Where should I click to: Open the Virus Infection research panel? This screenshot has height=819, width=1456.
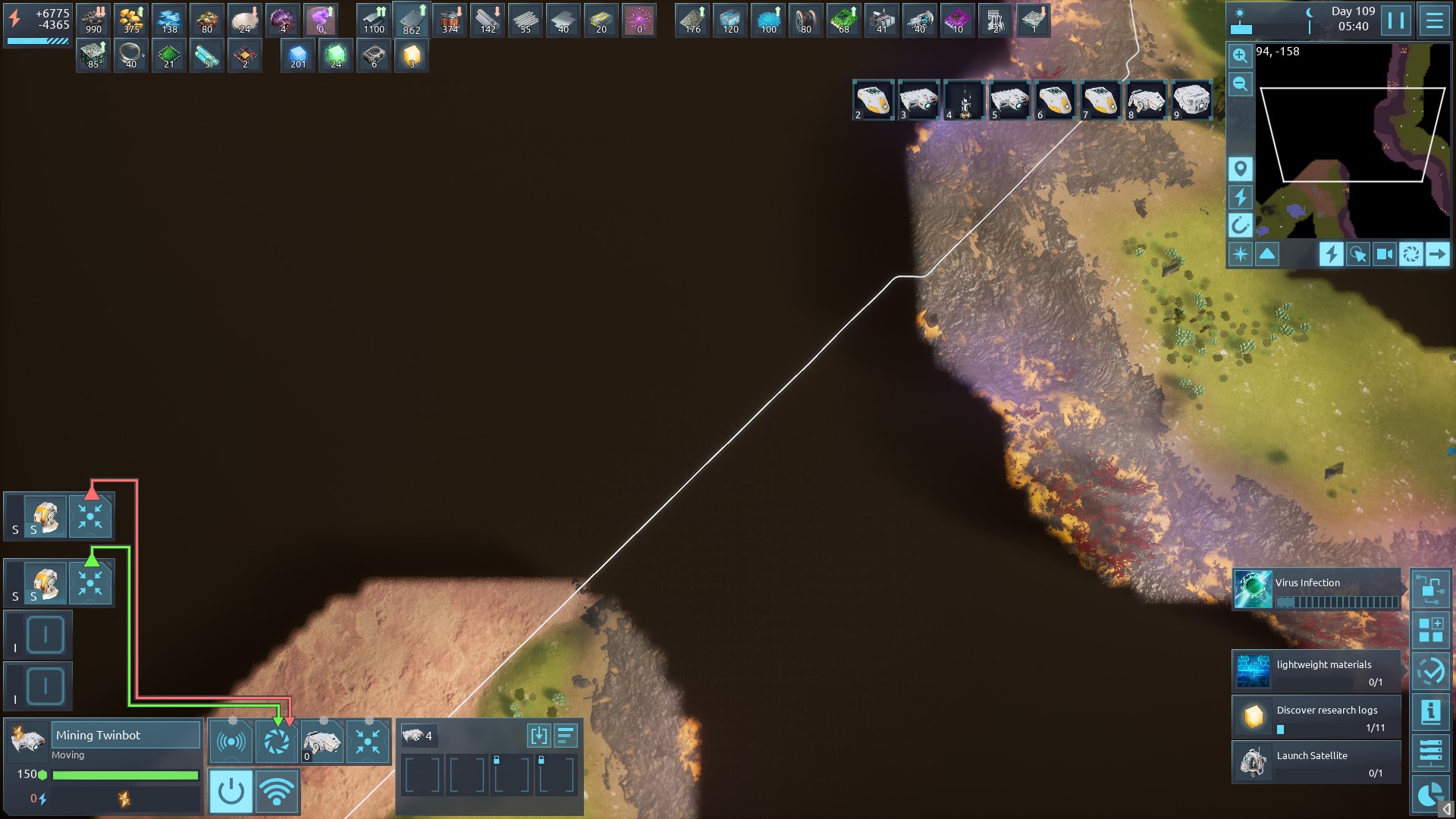(1316, 590)
